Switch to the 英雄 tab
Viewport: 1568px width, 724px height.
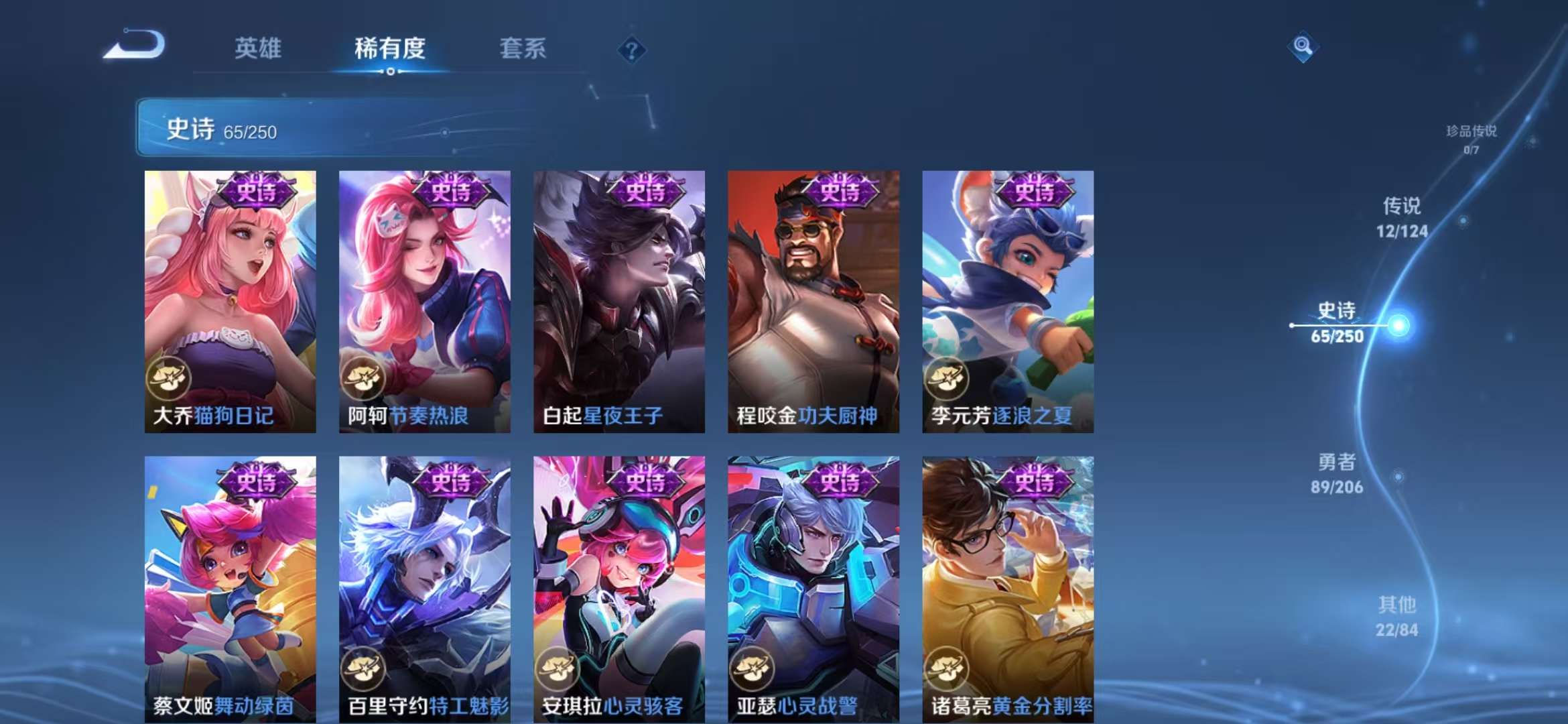258,48
